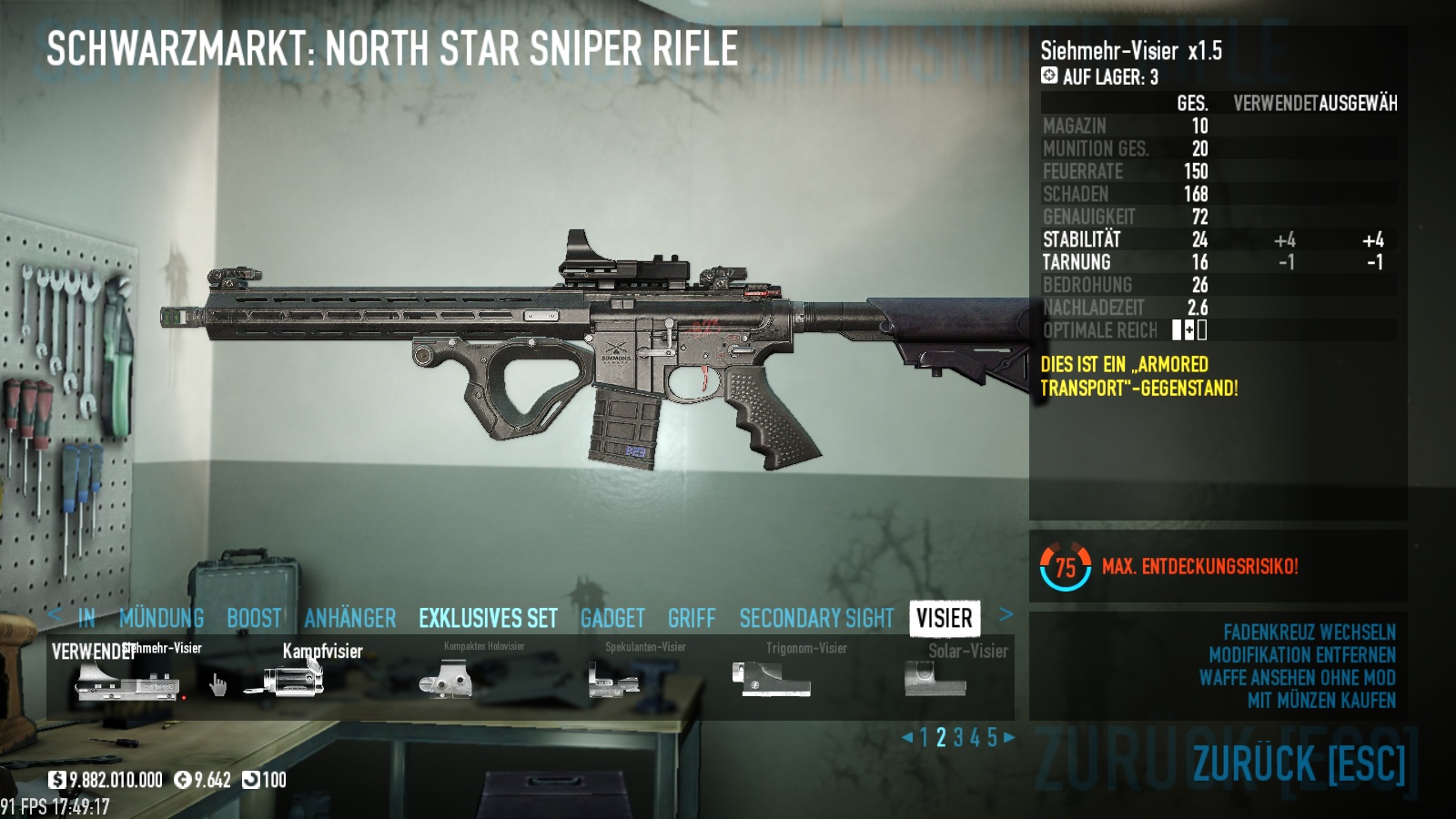
Task: Go back with Zurück button
Action: tap(1299, 763)
